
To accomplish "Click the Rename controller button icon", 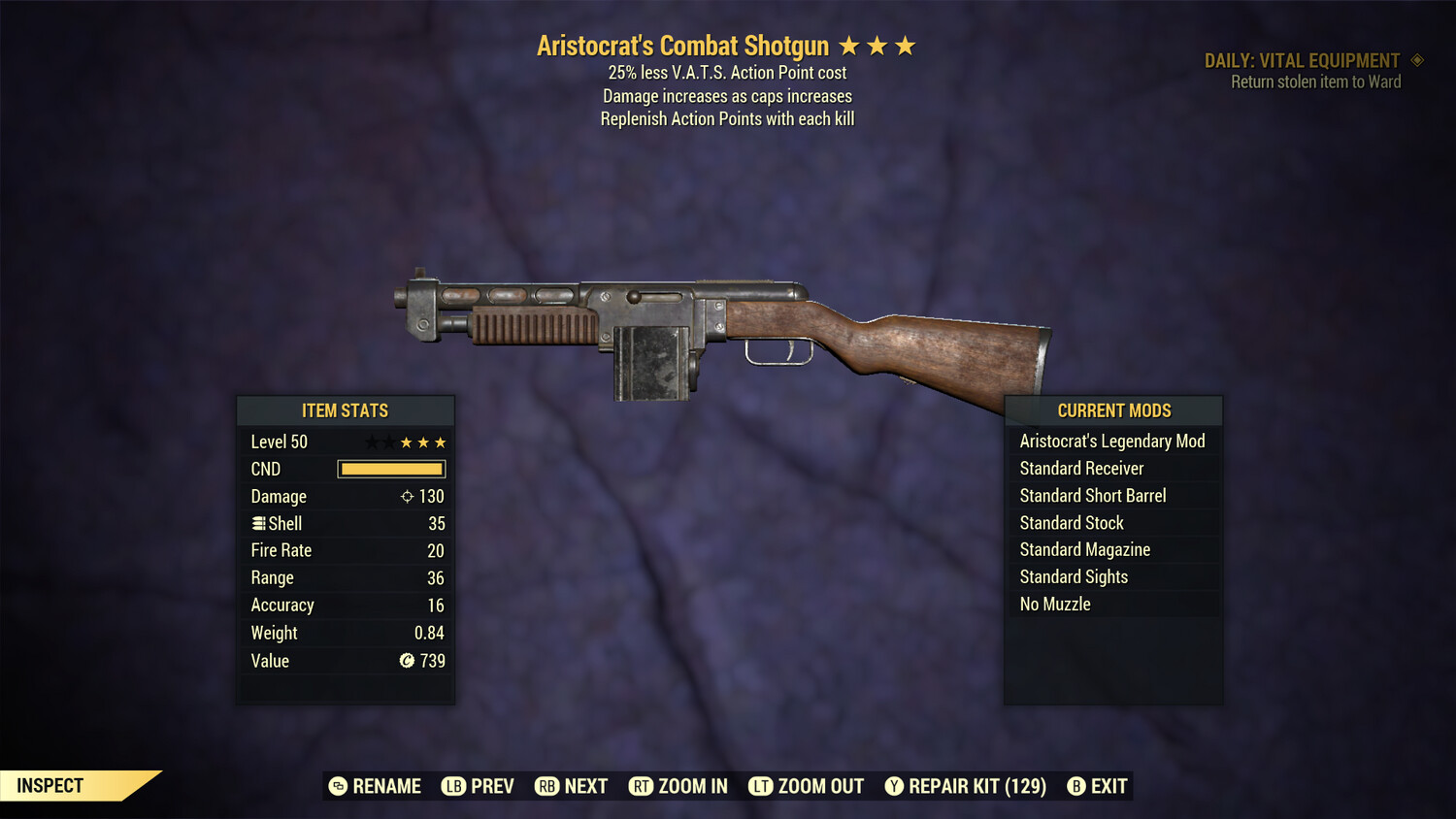I will click(337, 786).
